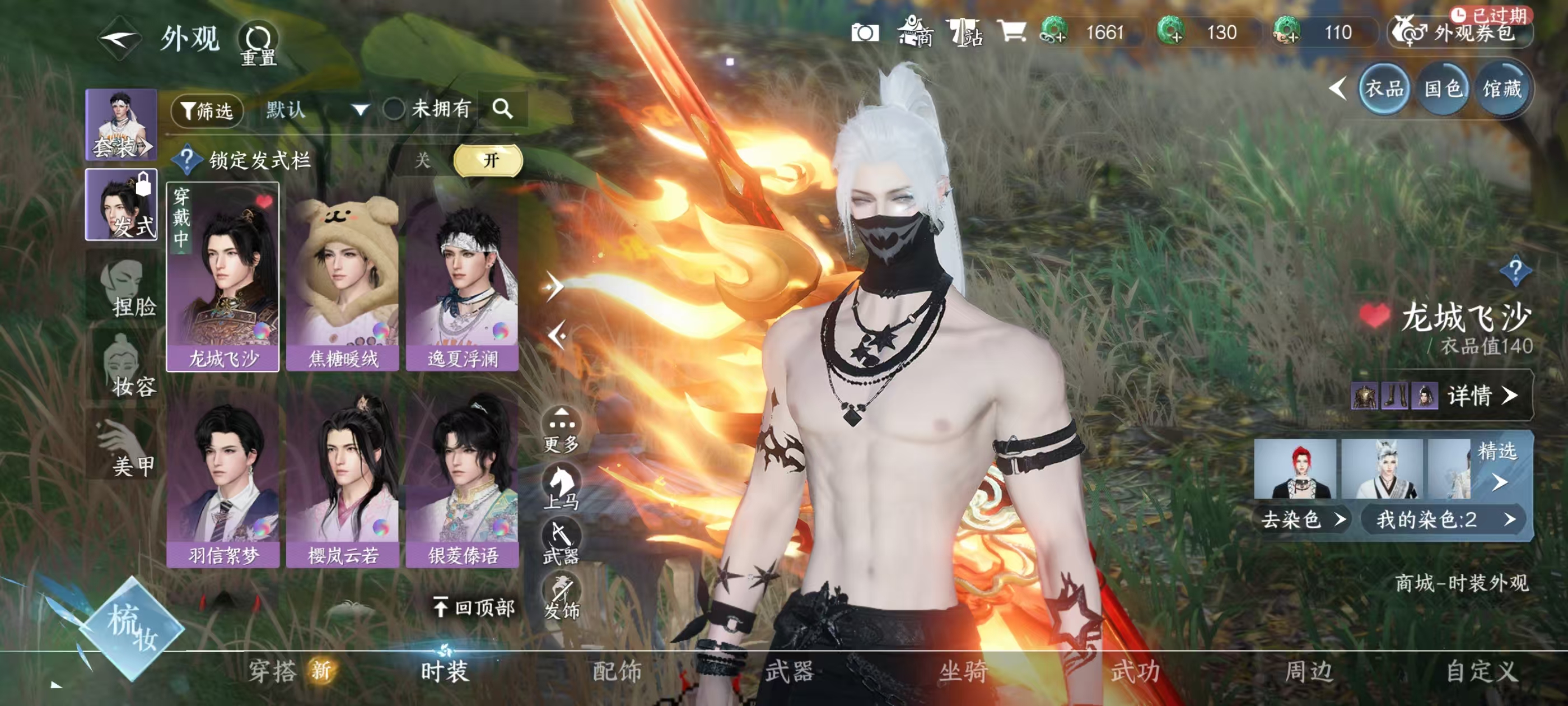Switch to the 坐骑 mount tab
The height and width of the screenshot is (706, 1568).
tap(962, 671)
